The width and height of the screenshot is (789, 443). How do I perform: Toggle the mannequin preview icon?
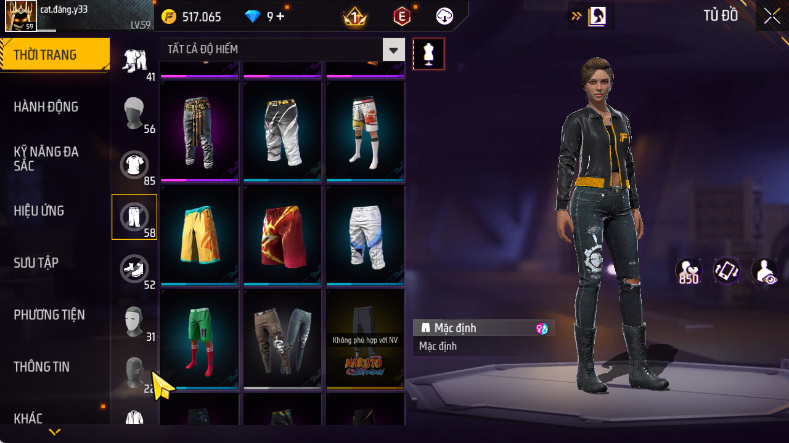pos(429,54)
